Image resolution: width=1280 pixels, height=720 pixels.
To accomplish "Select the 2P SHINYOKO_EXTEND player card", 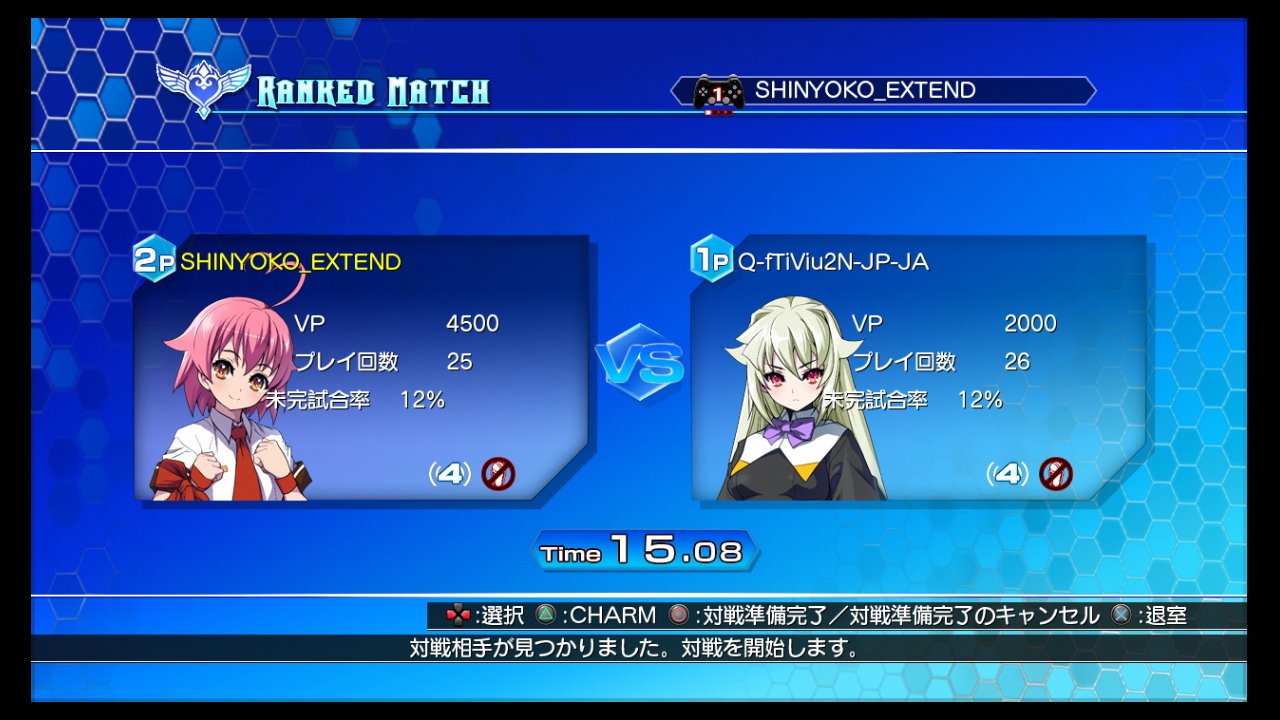I will point(361,368).
